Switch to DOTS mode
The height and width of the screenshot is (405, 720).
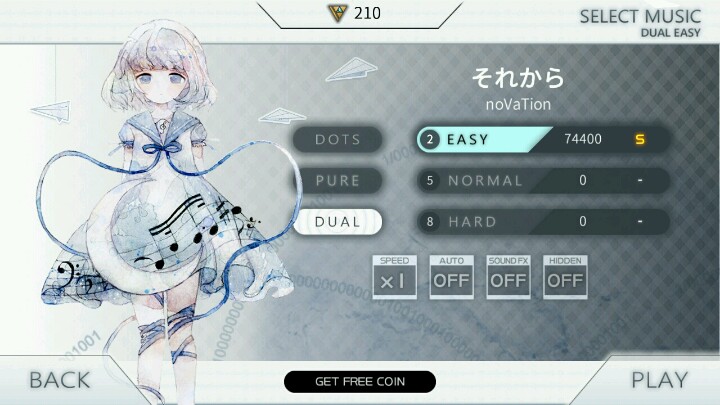tap(338, 139)
